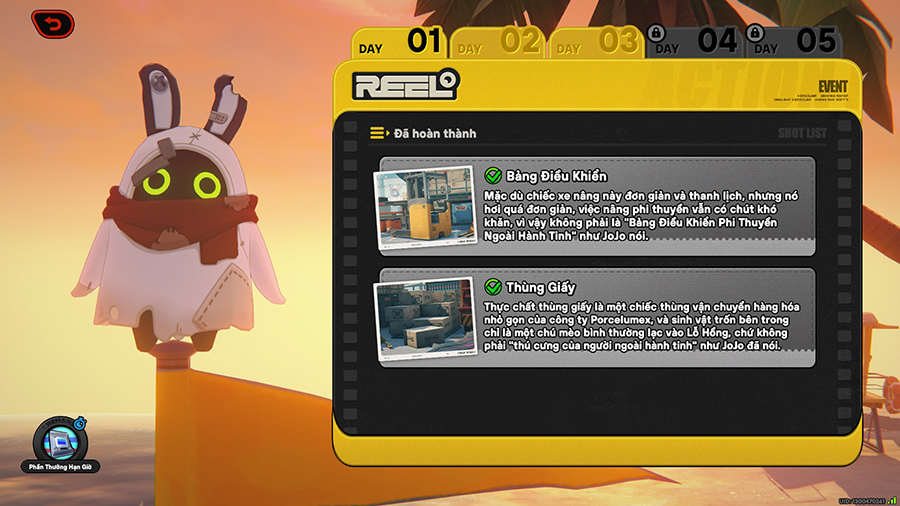Select the Thùng Giấy entry
Image resolution: width=900 pixels, height=506 pixels.
click(x=640, y=318)
